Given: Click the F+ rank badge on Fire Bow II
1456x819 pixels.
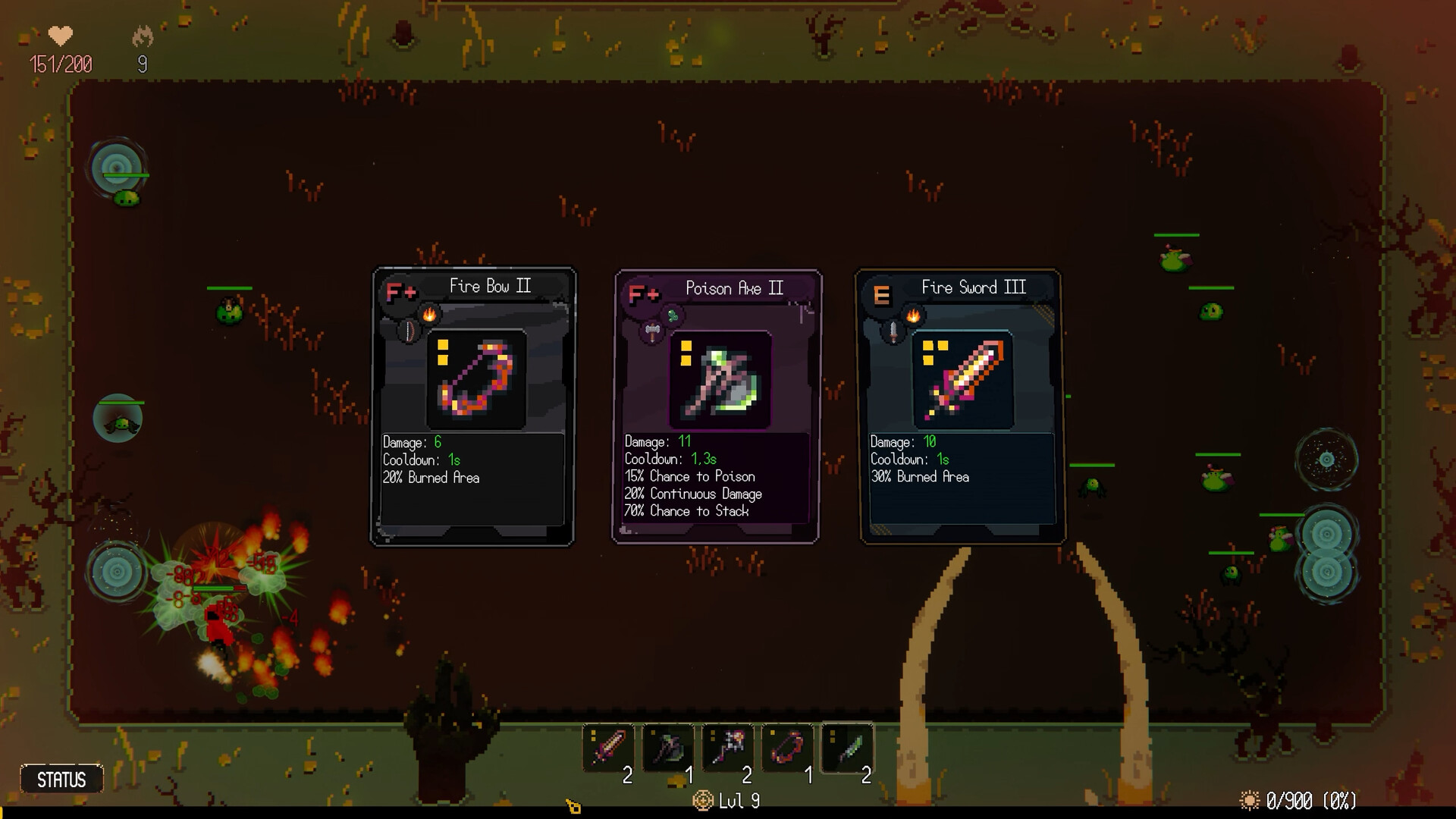Looking at the screenshot, I should pos(402,290).
